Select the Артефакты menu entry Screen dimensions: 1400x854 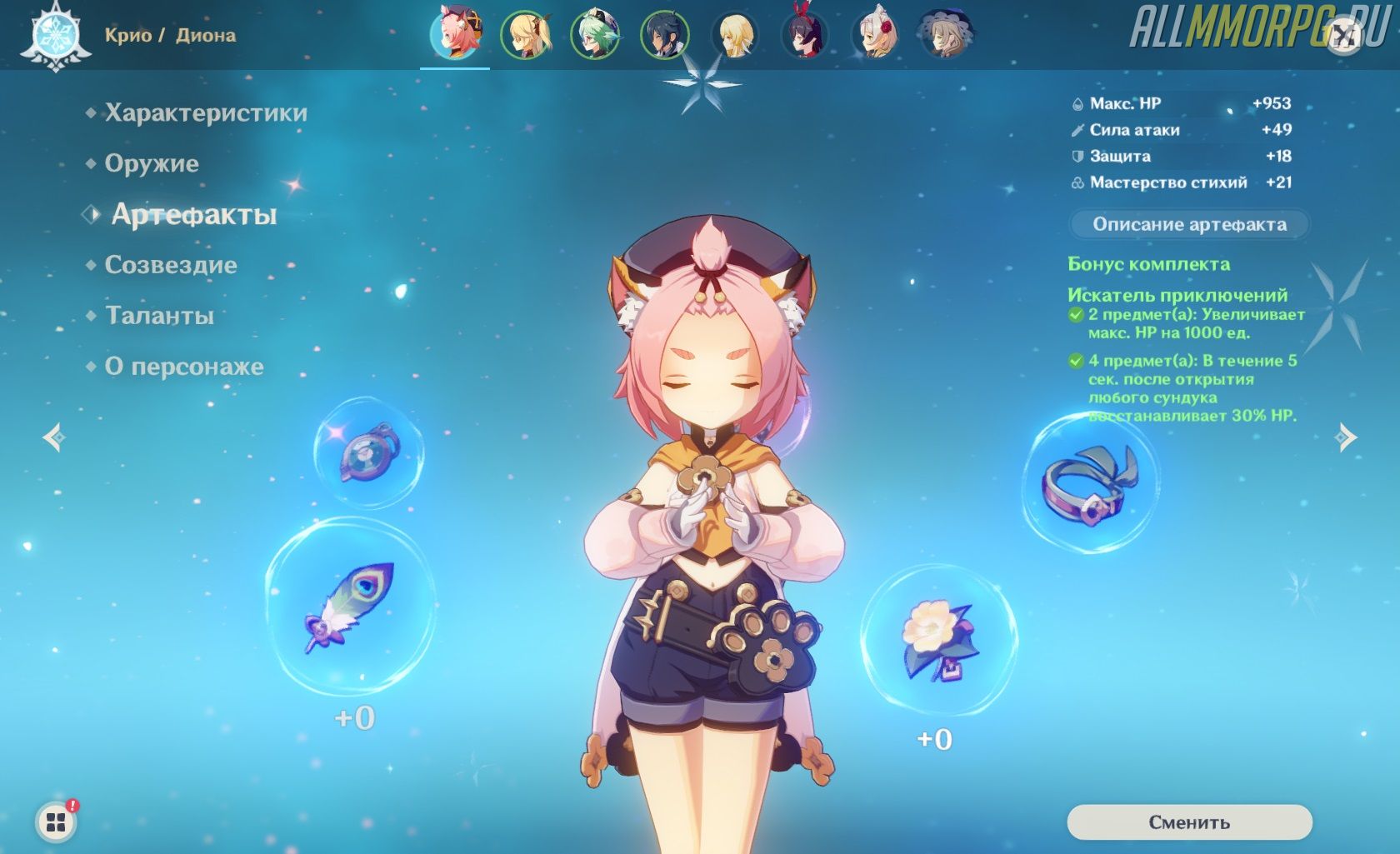pos(193,215)
